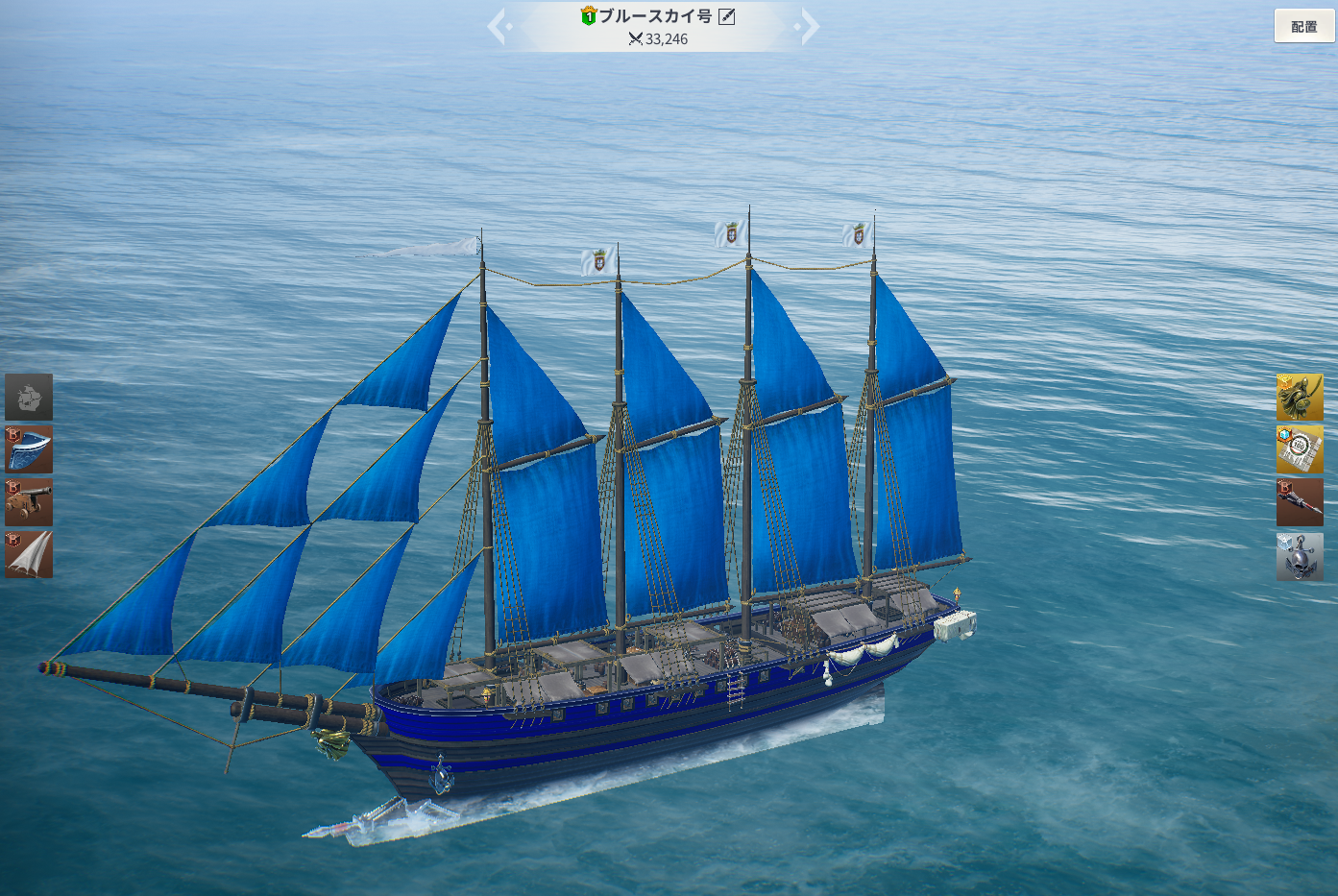1338x896 pixels.
Task: Select the greyed-out ship silhouette slot
Action: pyautogui.click(x=29, y=397)
